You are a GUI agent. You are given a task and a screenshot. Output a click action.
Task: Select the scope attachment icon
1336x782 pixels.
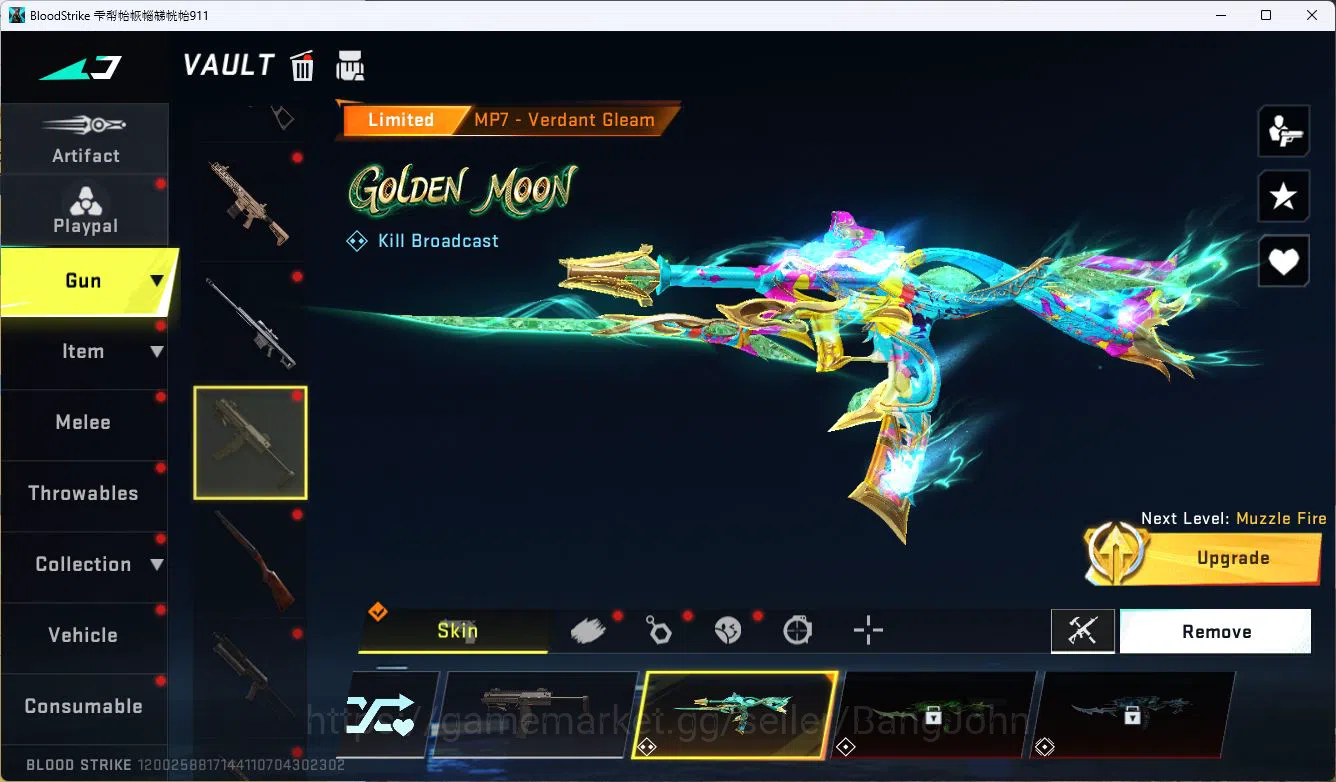coord(797,628)
